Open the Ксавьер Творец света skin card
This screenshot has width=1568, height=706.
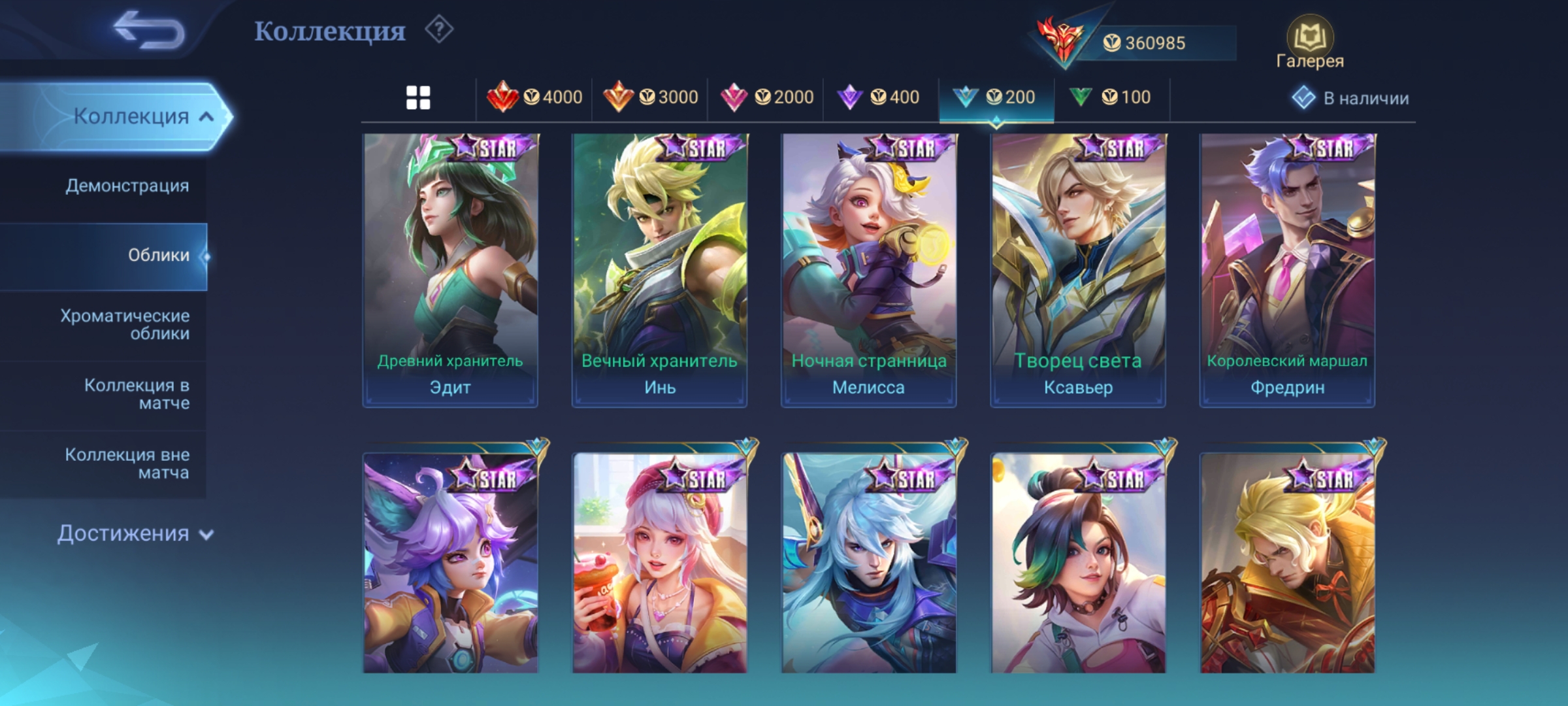(x=1077, y=271)
